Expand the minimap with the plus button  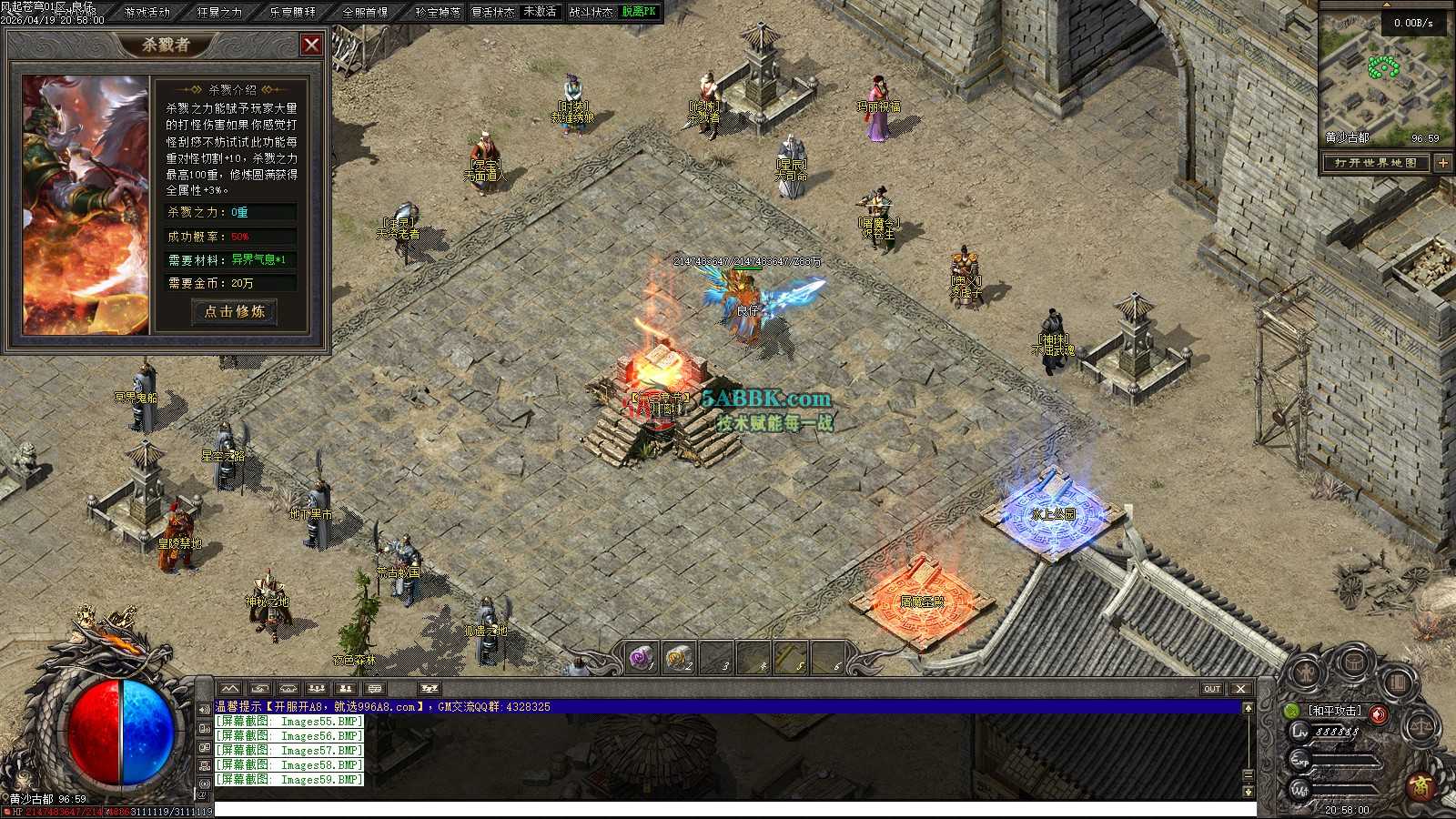tap(1442, 163)
